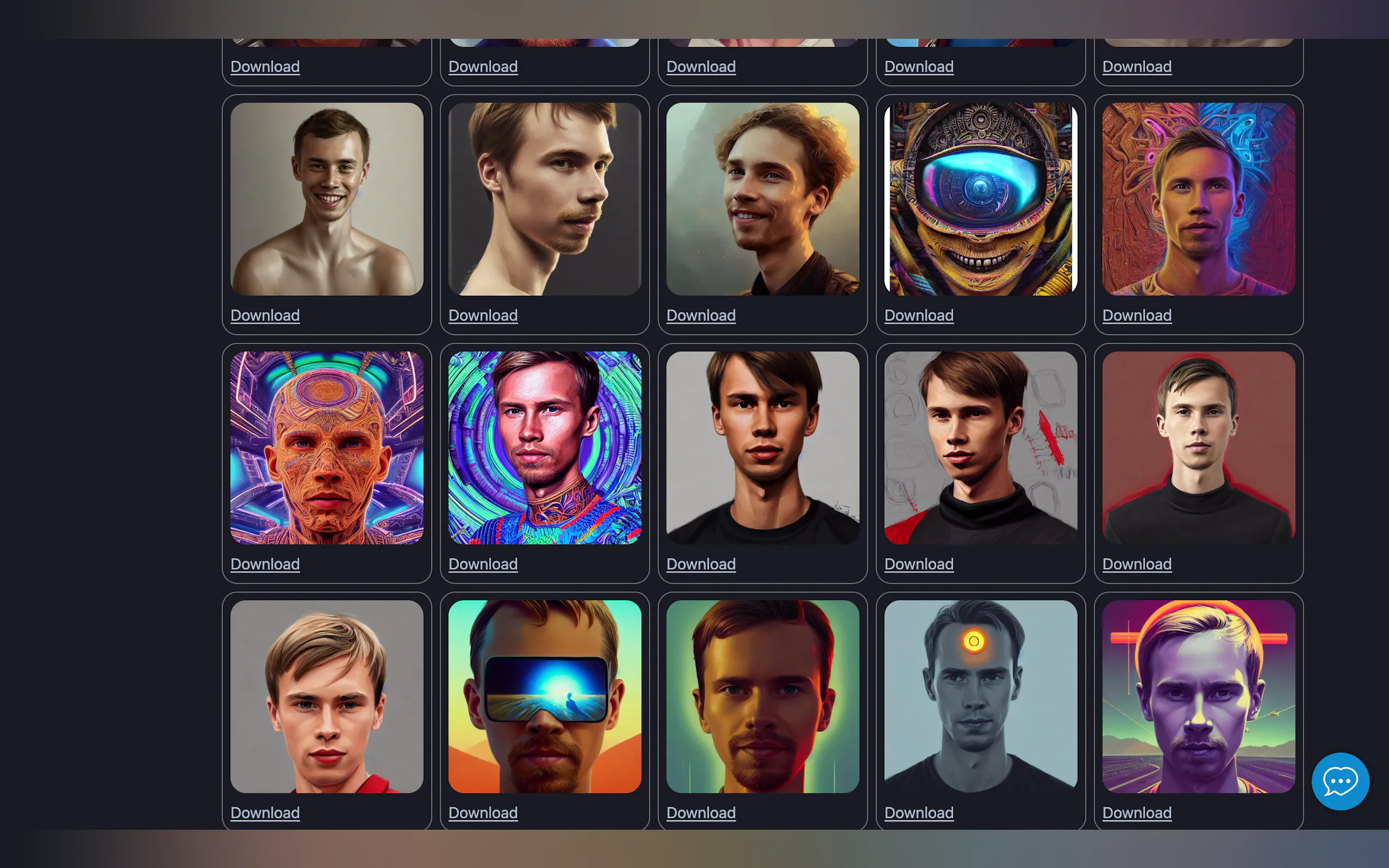Download the plain black t-shirt digital portrait
Viewport: 1389px width, 868px height.
(x=701, y=564)
